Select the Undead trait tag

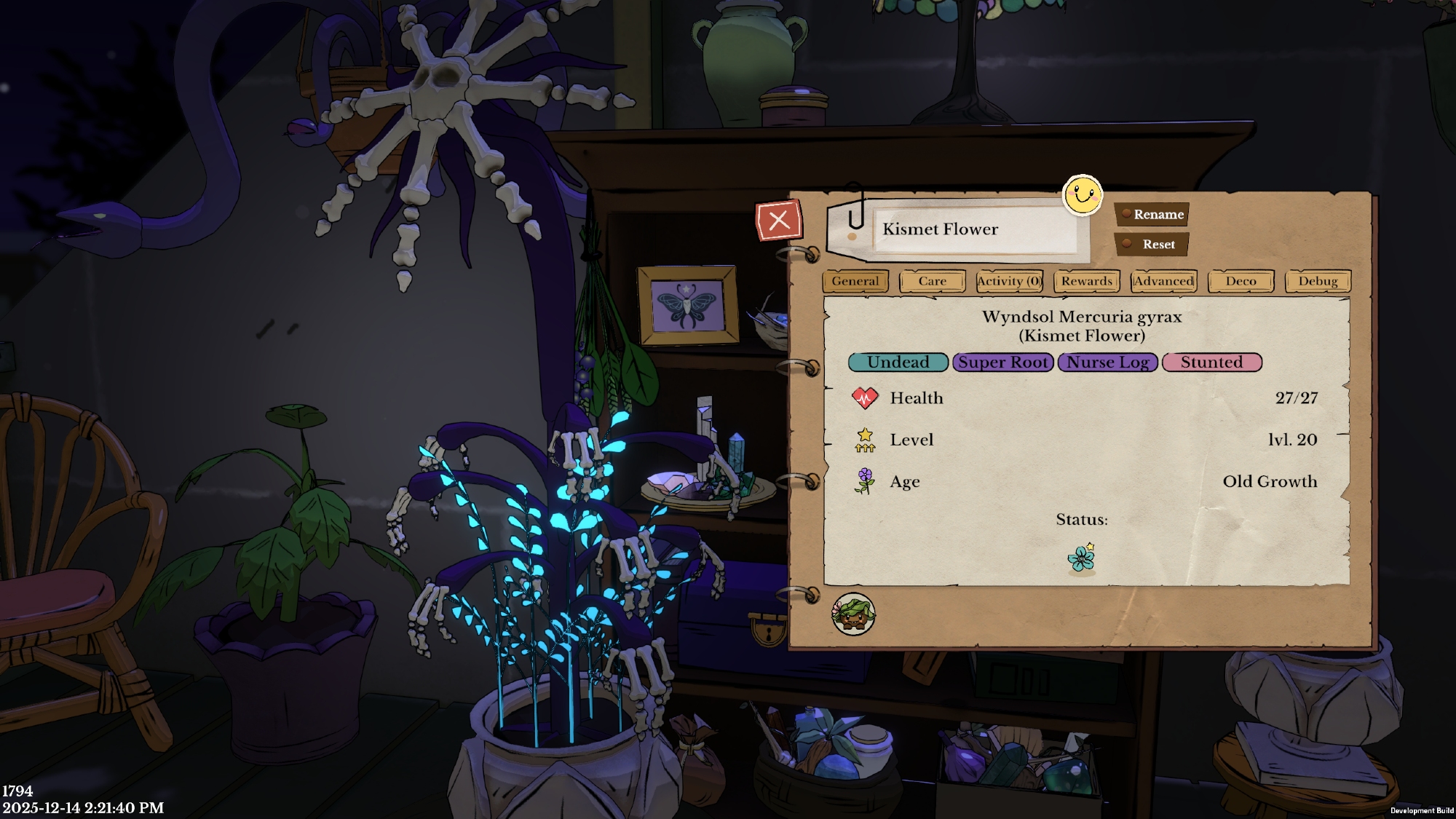tap(898, 363)
